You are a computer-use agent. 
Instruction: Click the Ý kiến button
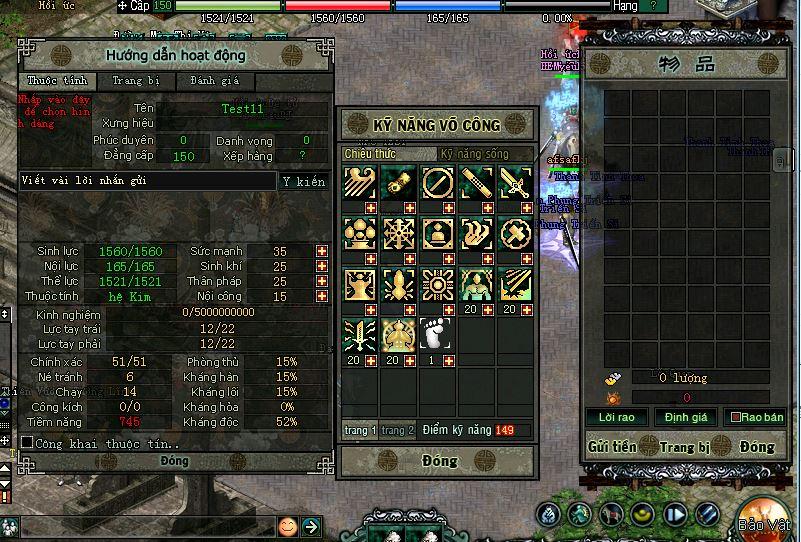[x=303, y=181]
